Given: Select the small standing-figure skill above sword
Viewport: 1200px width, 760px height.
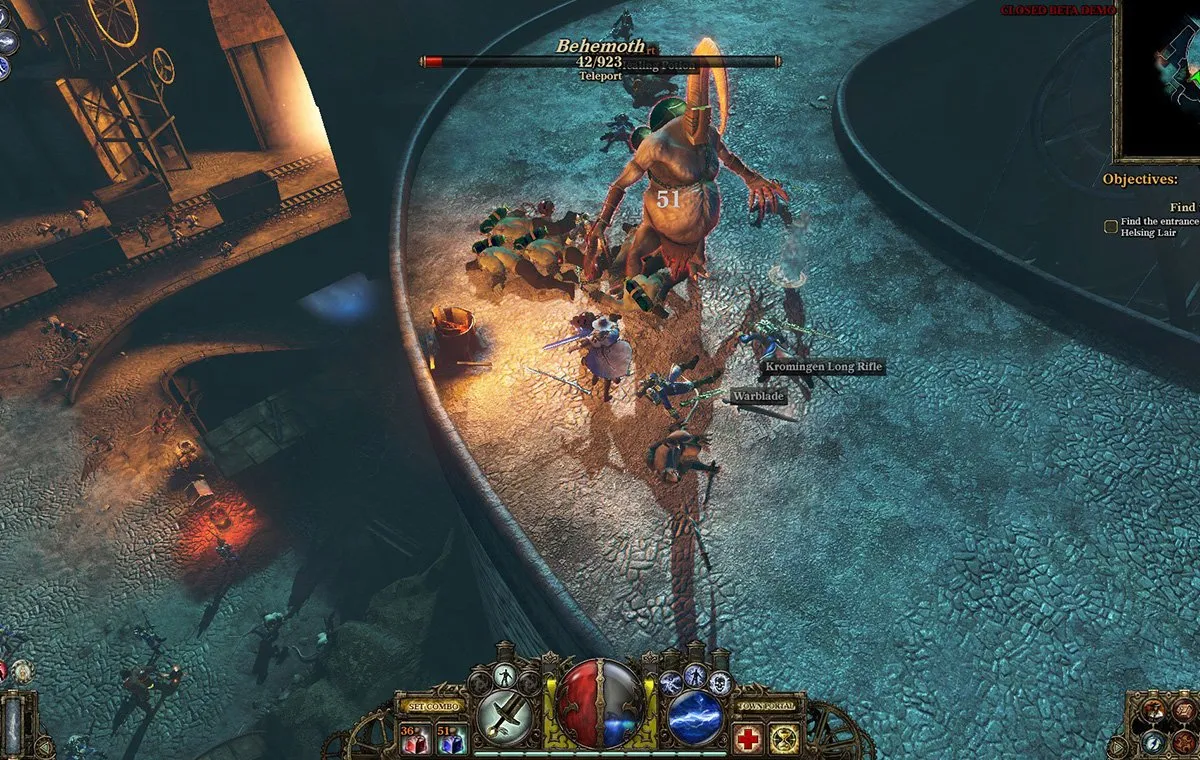Looking at the screenshot, I should pos(505,675).
